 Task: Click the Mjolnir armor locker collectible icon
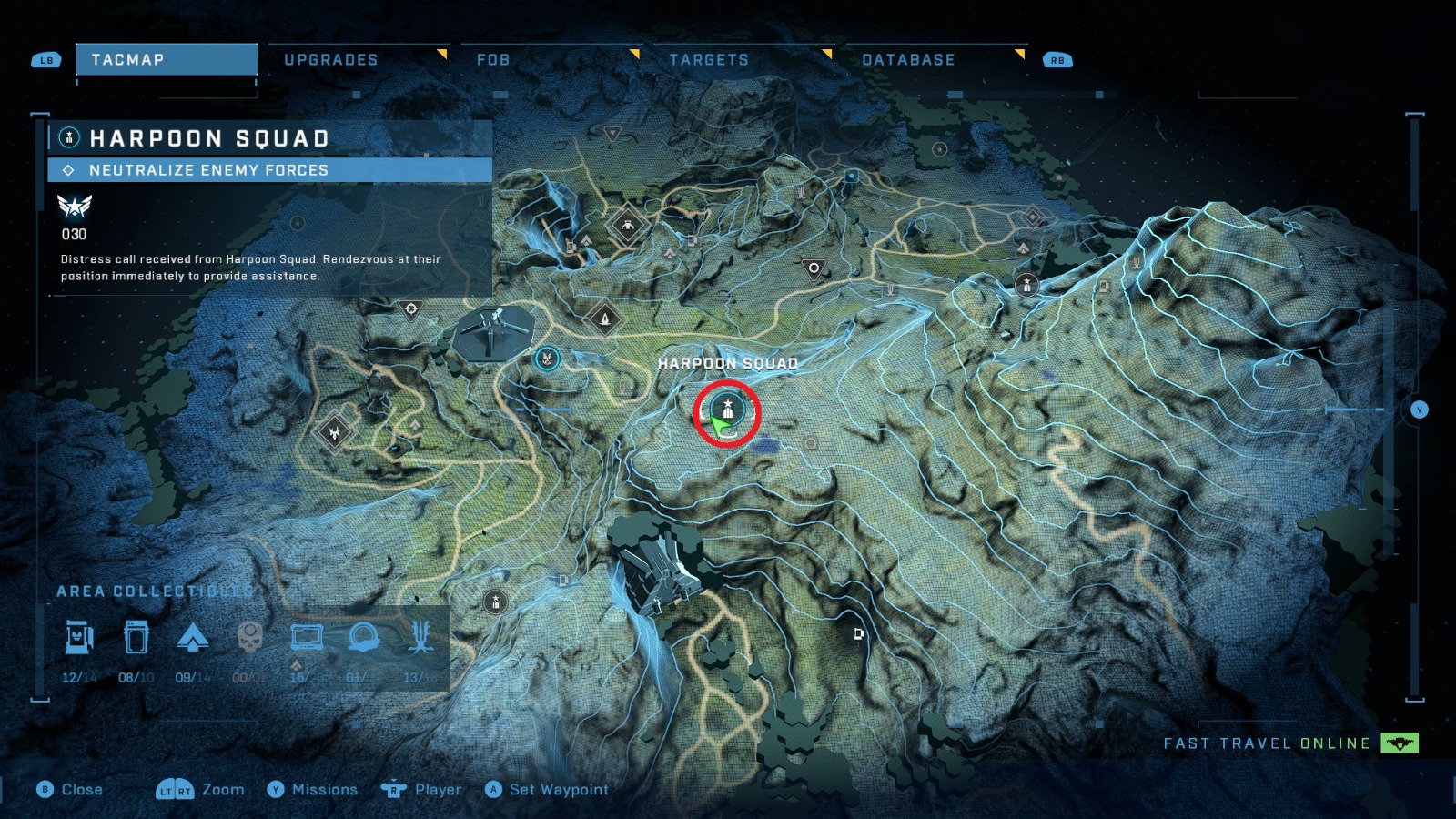pyautogui.click(x=79, y=639)
